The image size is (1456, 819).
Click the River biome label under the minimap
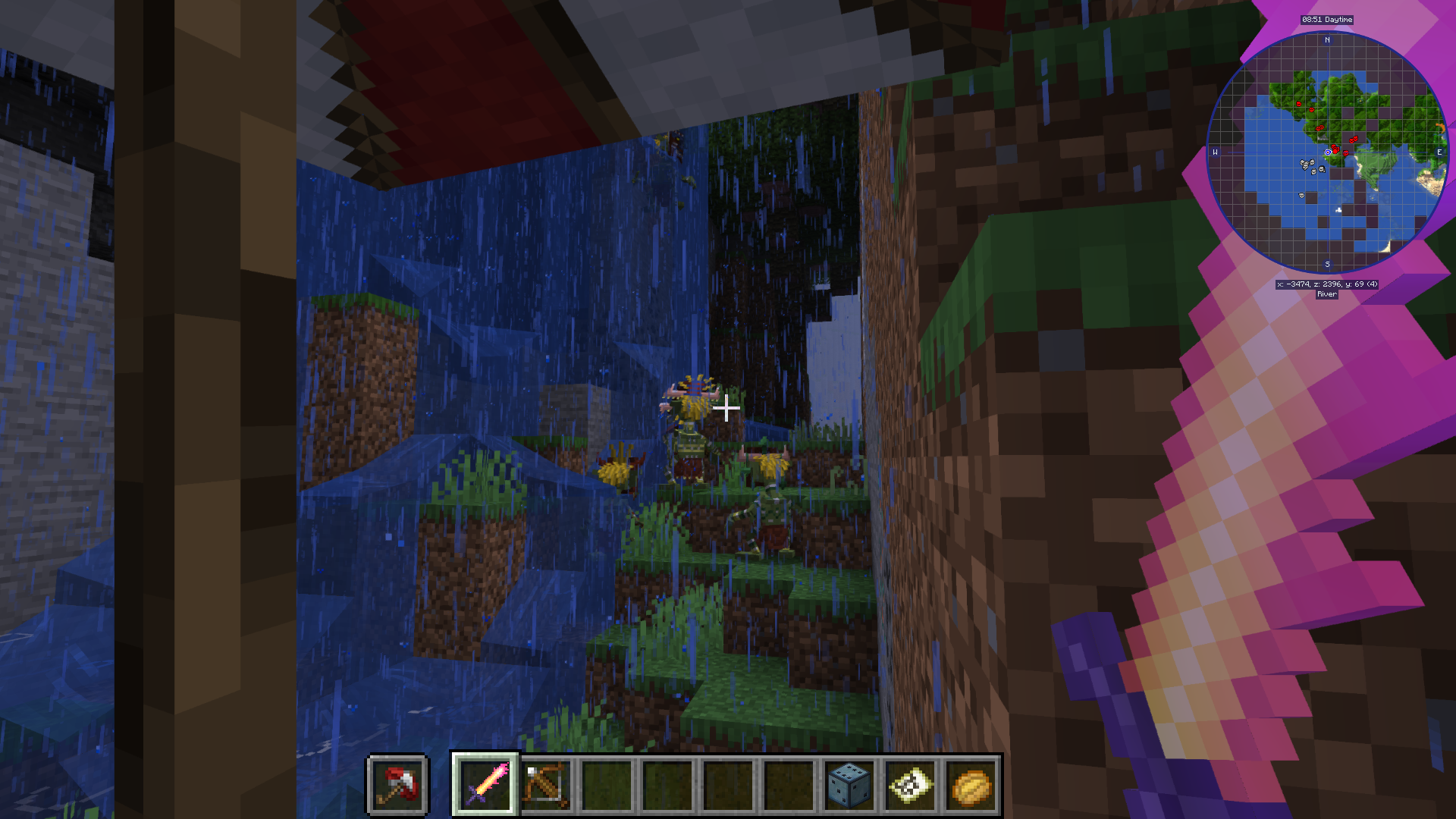click(x=1326, y=293)
